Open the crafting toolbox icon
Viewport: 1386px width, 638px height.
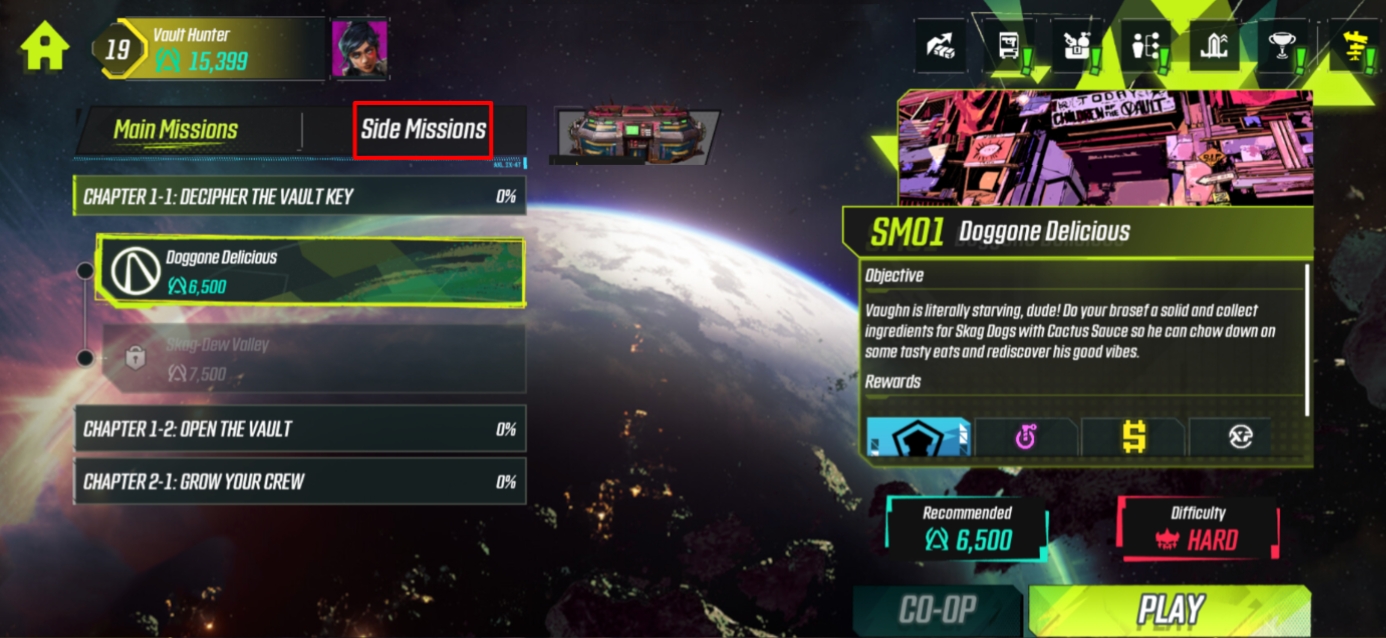pyautogui.click(x=1076, y=46)
